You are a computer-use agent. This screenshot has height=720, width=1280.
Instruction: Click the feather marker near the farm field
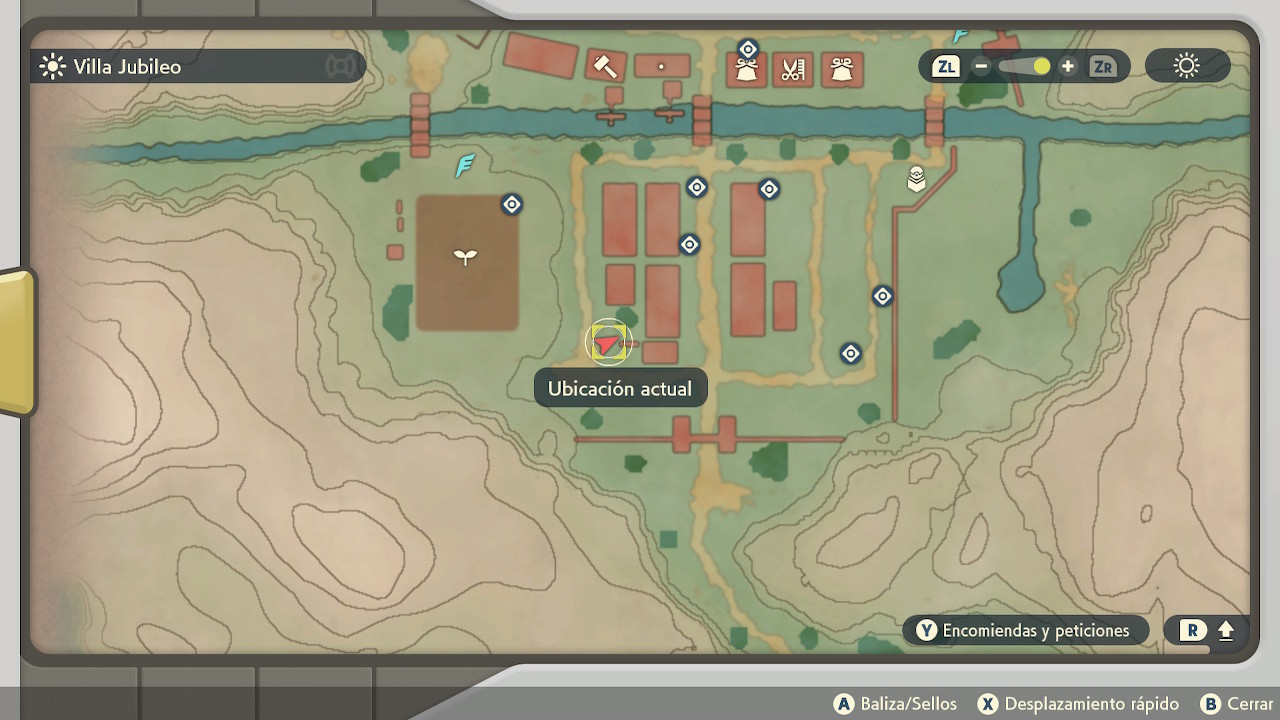coord(465,165)
